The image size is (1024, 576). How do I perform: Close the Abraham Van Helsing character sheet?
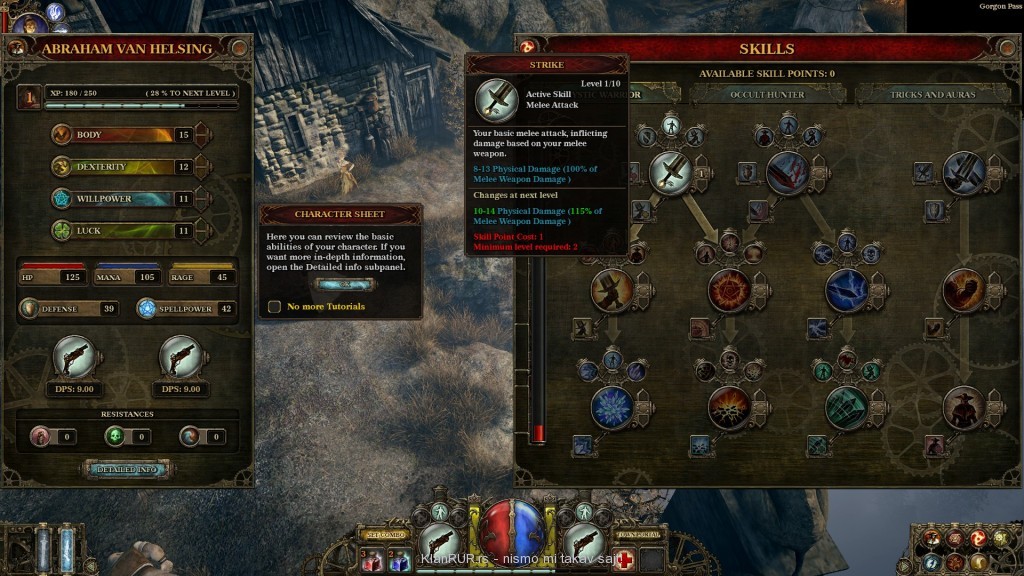(x=239, y=47)
